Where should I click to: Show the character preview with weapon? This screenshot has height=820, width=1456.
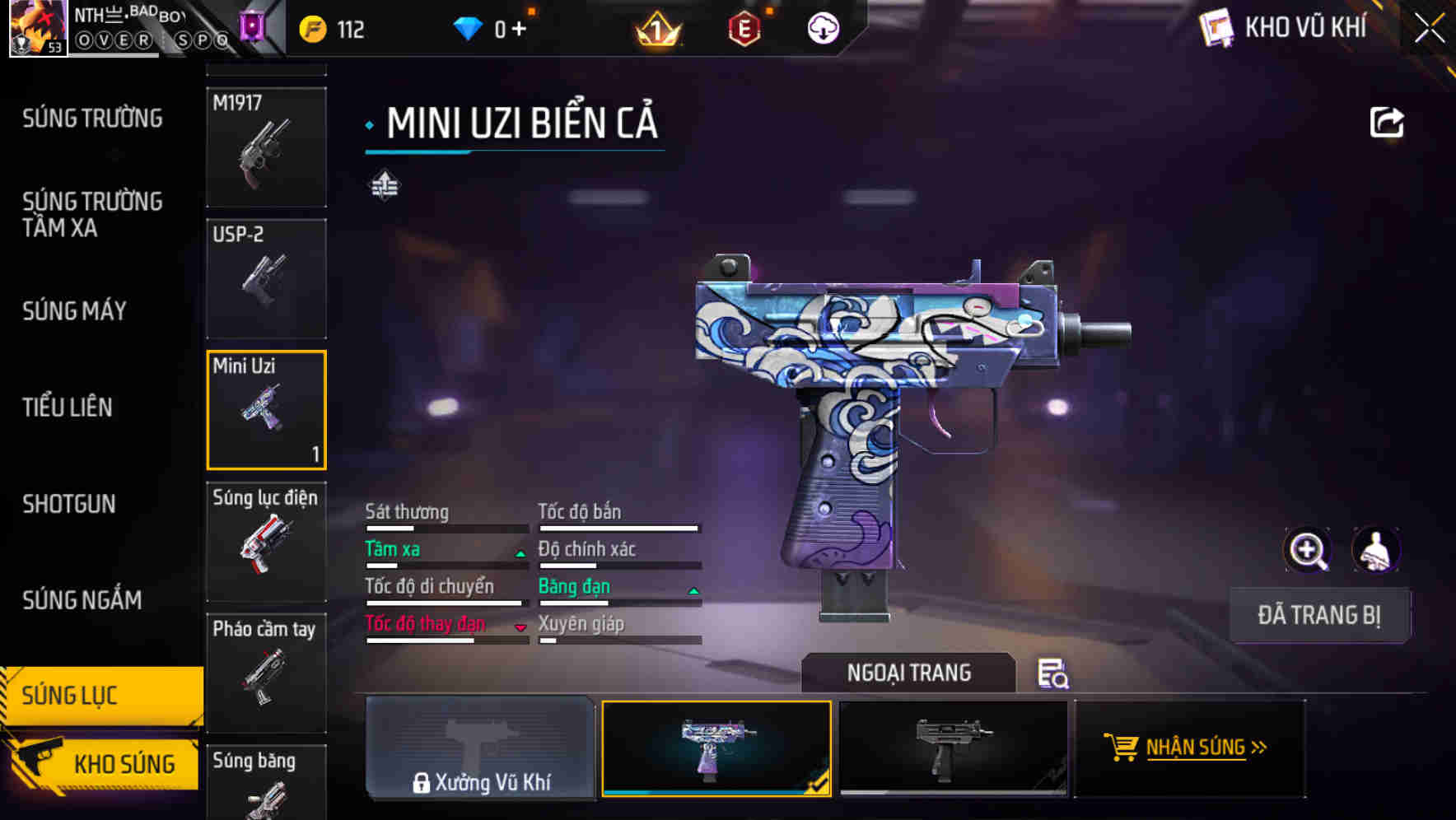[1375, 550]
